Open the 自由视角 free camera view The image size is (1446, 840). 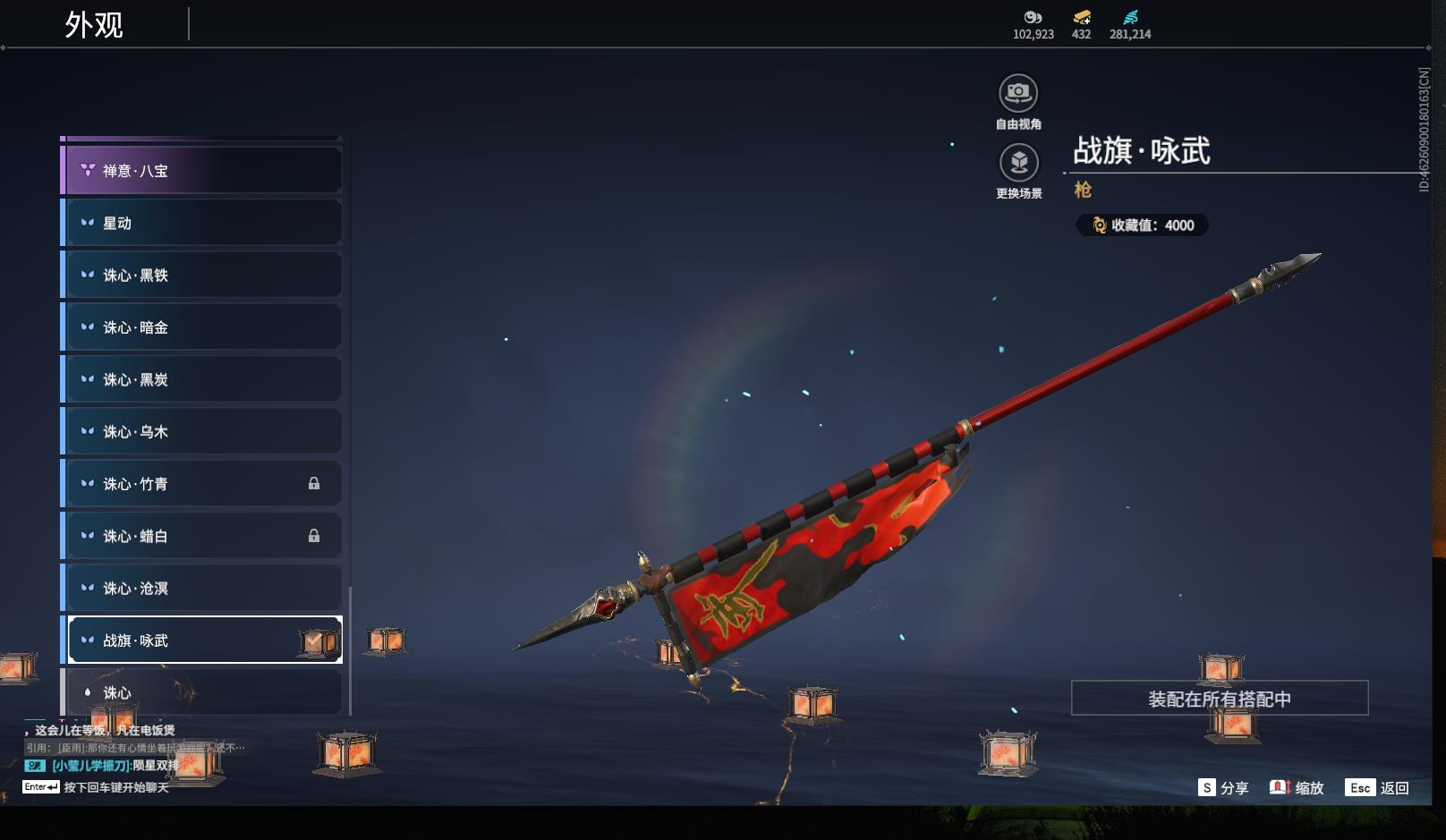tap(1018, 94)
